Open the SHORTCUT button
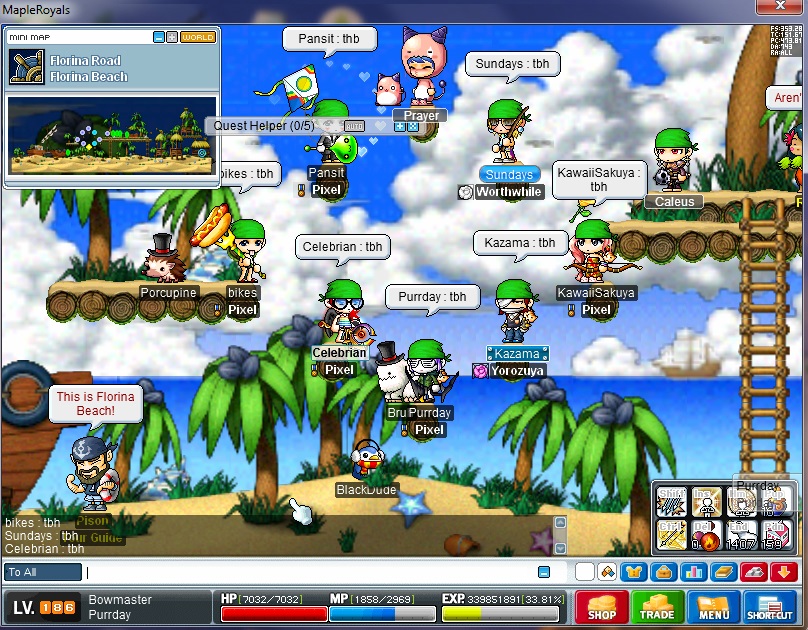 [770, 606]
